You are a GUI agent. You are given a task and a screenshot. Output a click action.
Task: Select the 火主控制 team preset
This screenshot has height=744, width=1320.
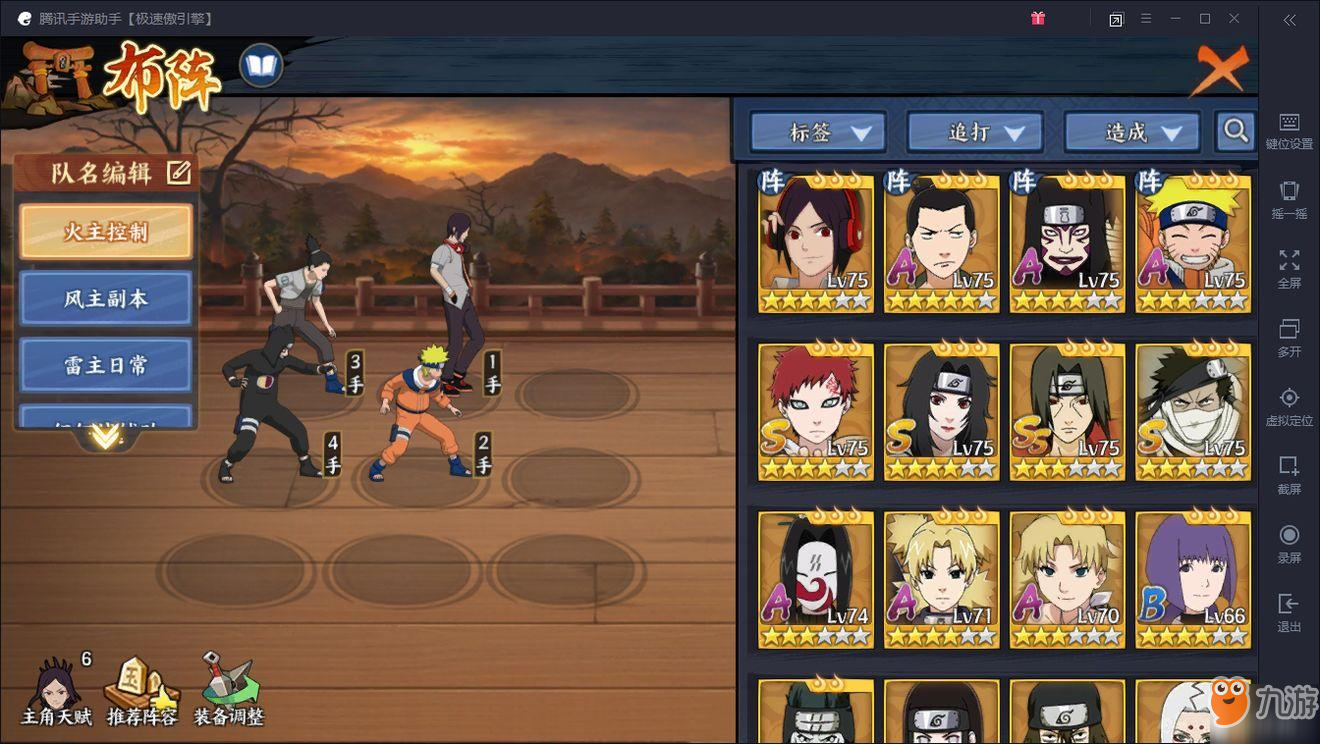click(105, 232)
